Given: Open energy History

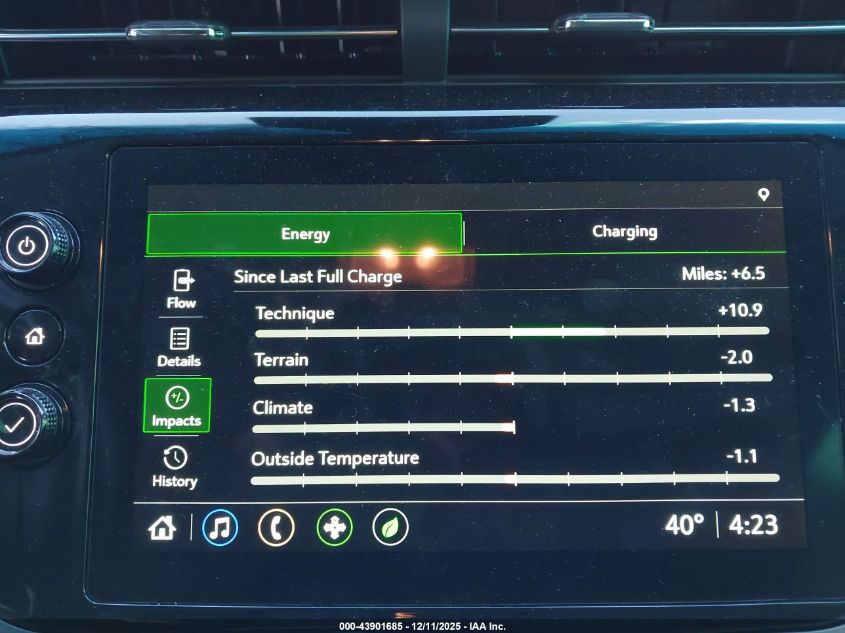Looking at the screenshot, I should tap(175, 467).
